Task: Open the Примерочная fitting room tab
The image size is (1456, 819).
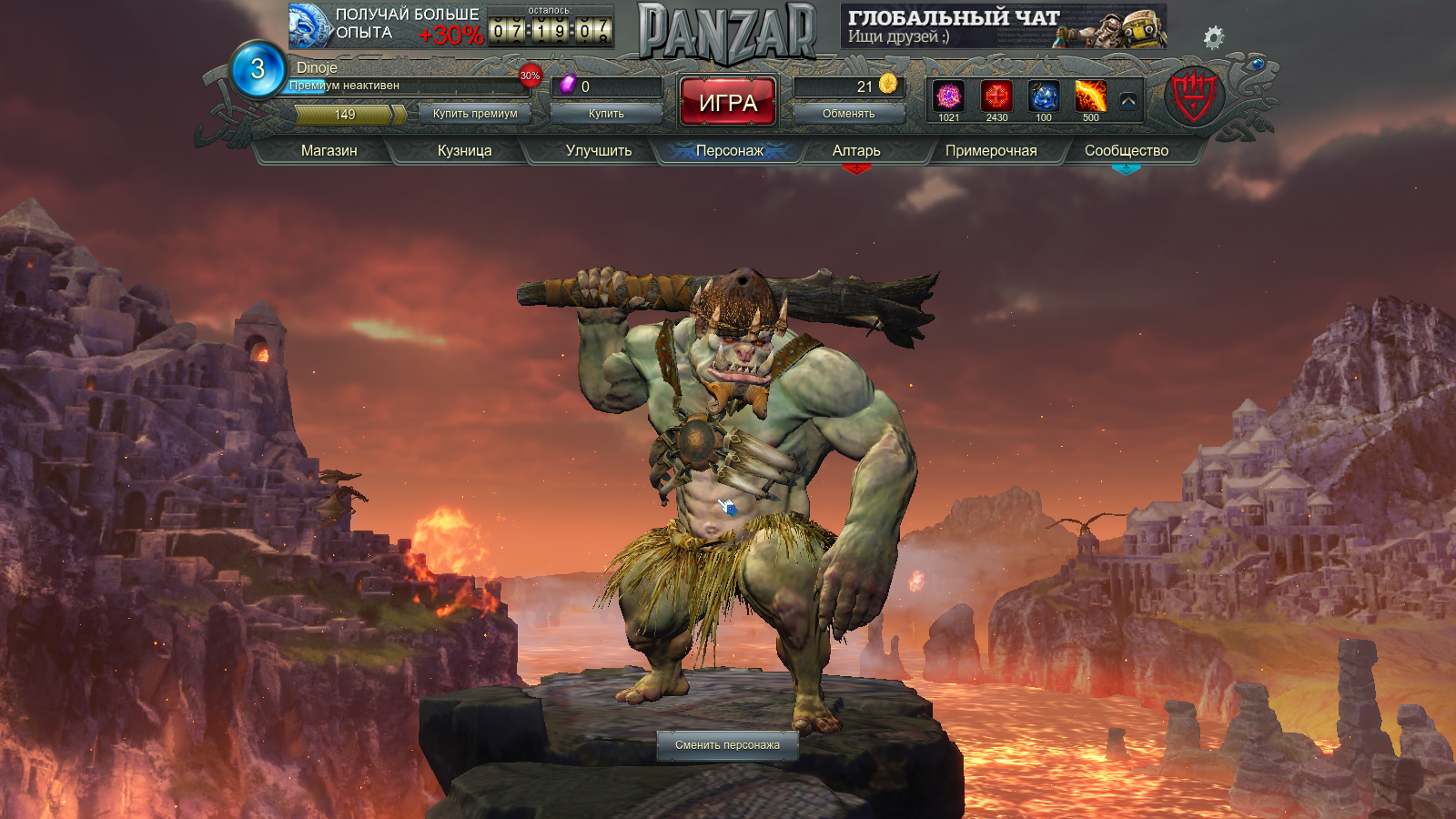Action: 990,150
